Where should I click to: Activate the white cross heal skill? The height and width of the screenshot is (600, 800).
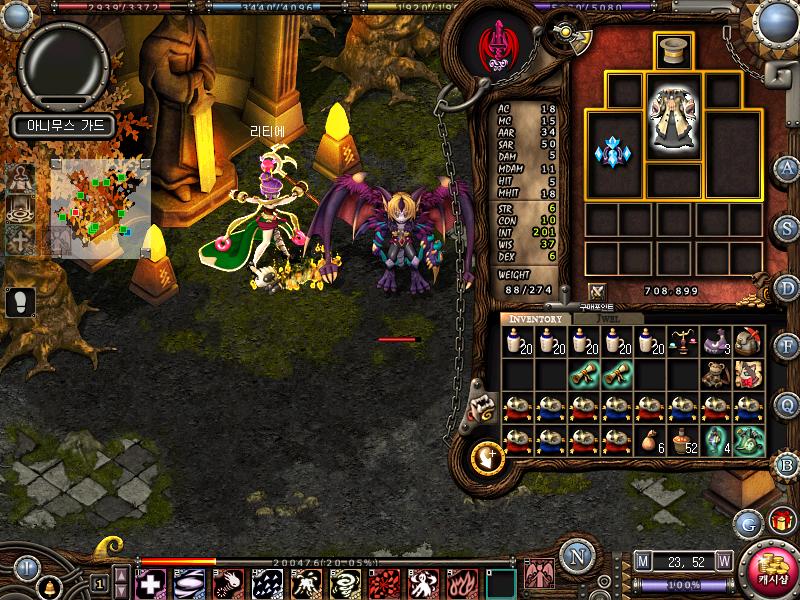[x=150, y=583]
